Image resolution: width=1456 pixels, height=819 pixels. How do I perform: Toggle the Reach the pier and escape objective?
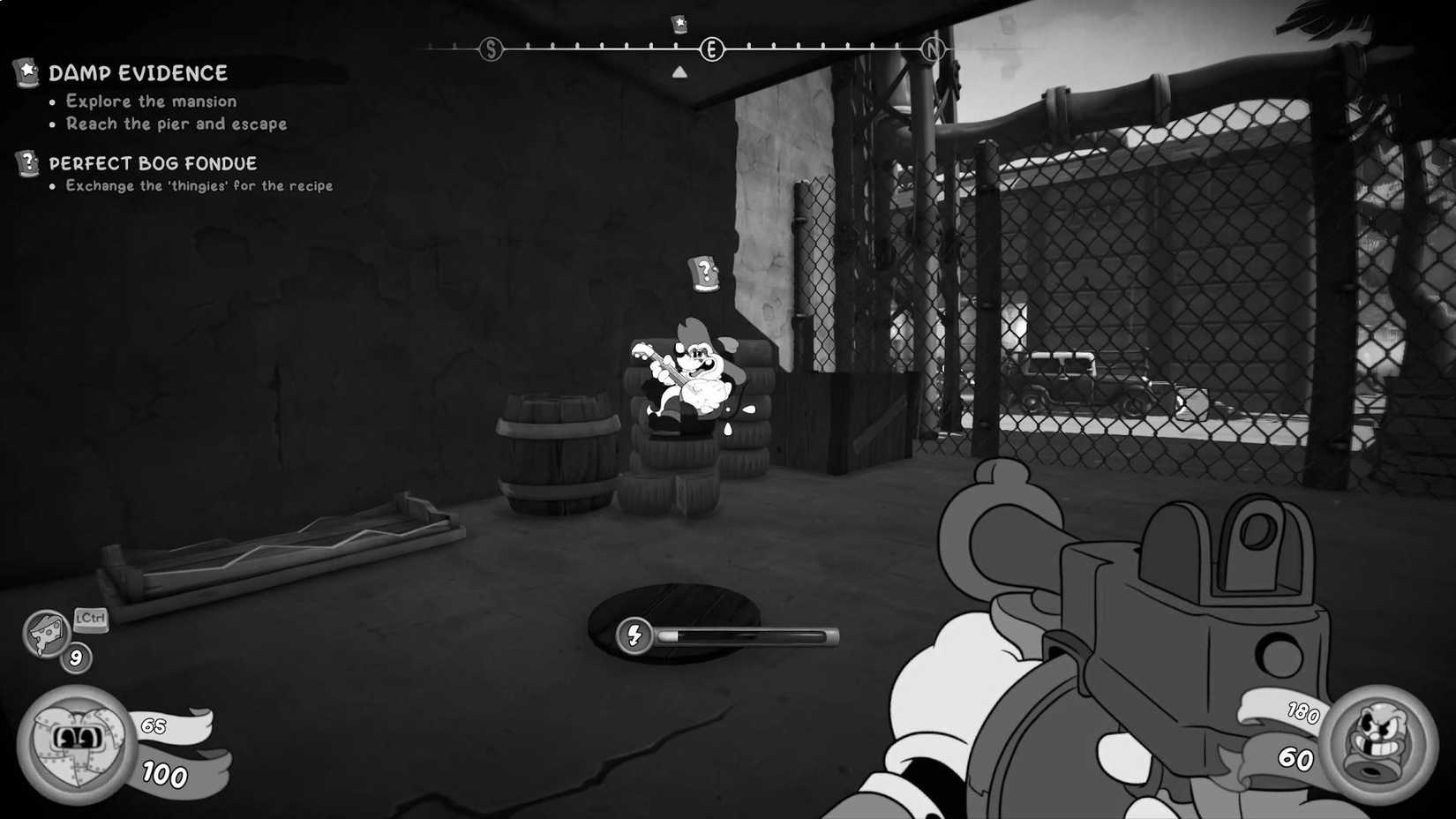[174, 124]
